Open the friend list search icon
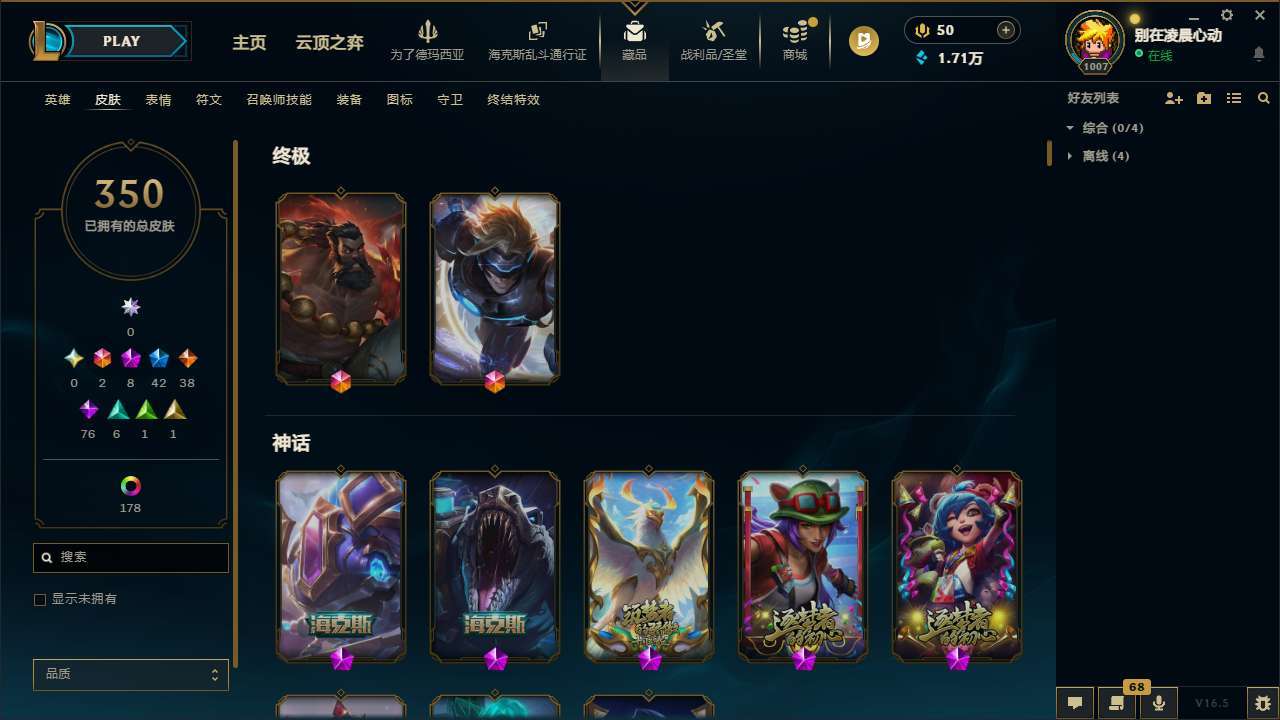This screenshot has width=1280, height=720. (x=1263, y=98)
